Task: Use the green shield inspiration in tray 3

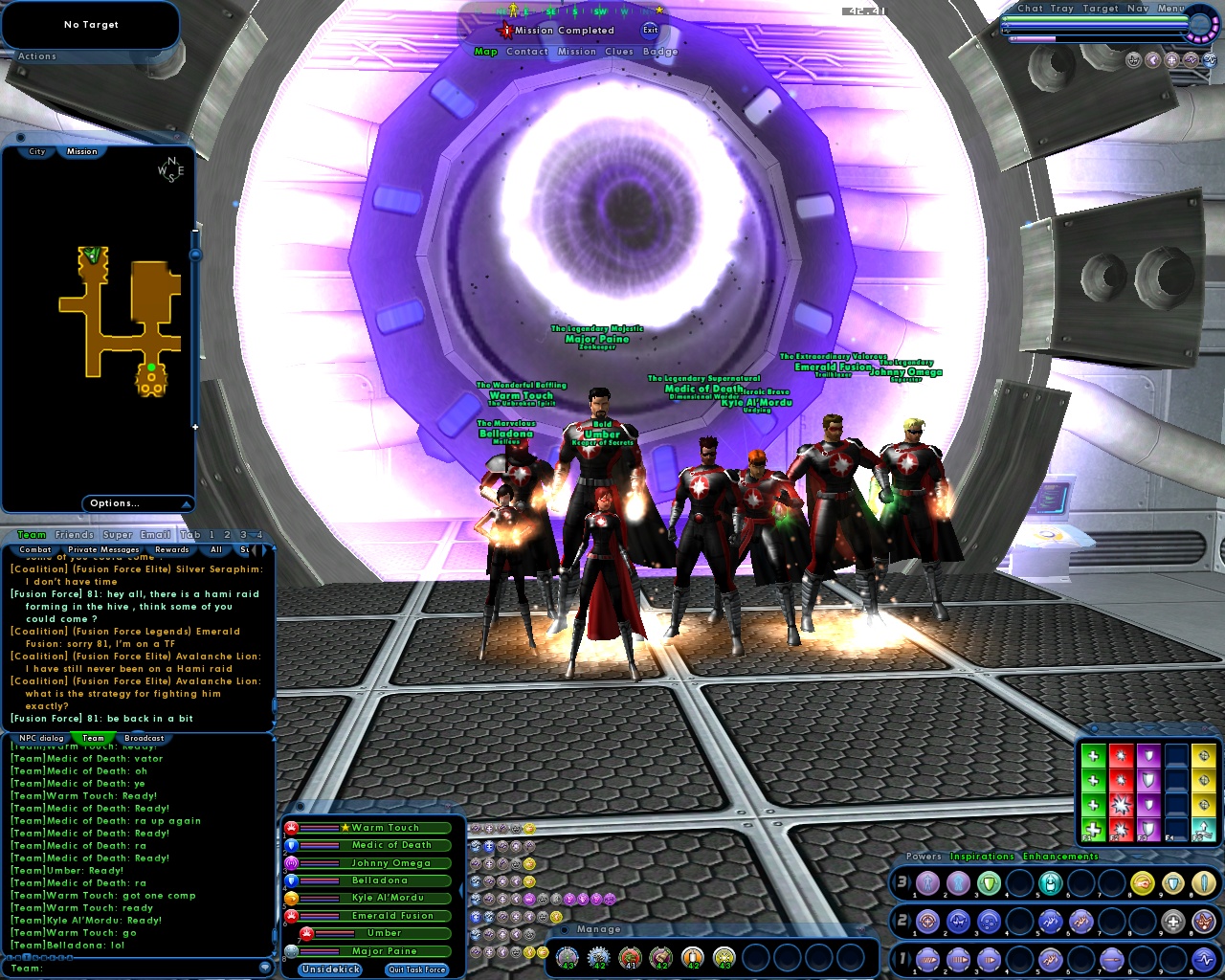Action: point(991,883)
